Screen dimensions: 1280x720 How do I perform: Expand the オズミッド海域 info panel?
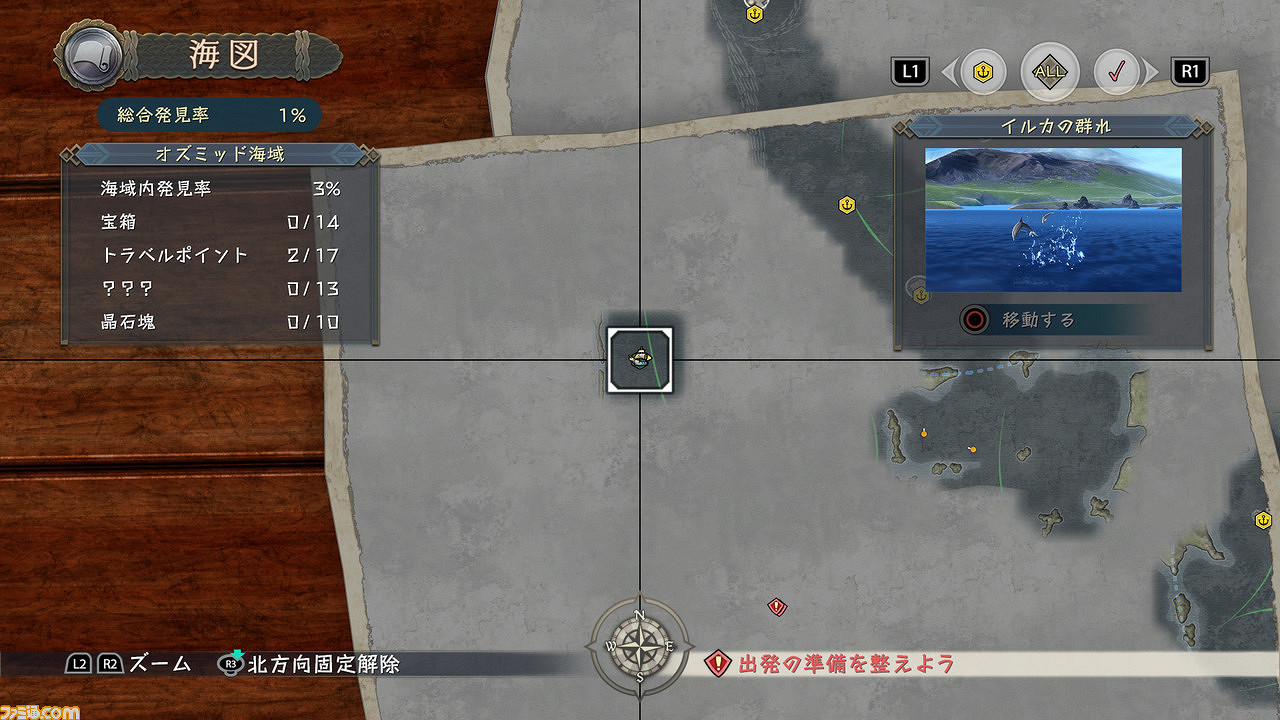[222, 155]
